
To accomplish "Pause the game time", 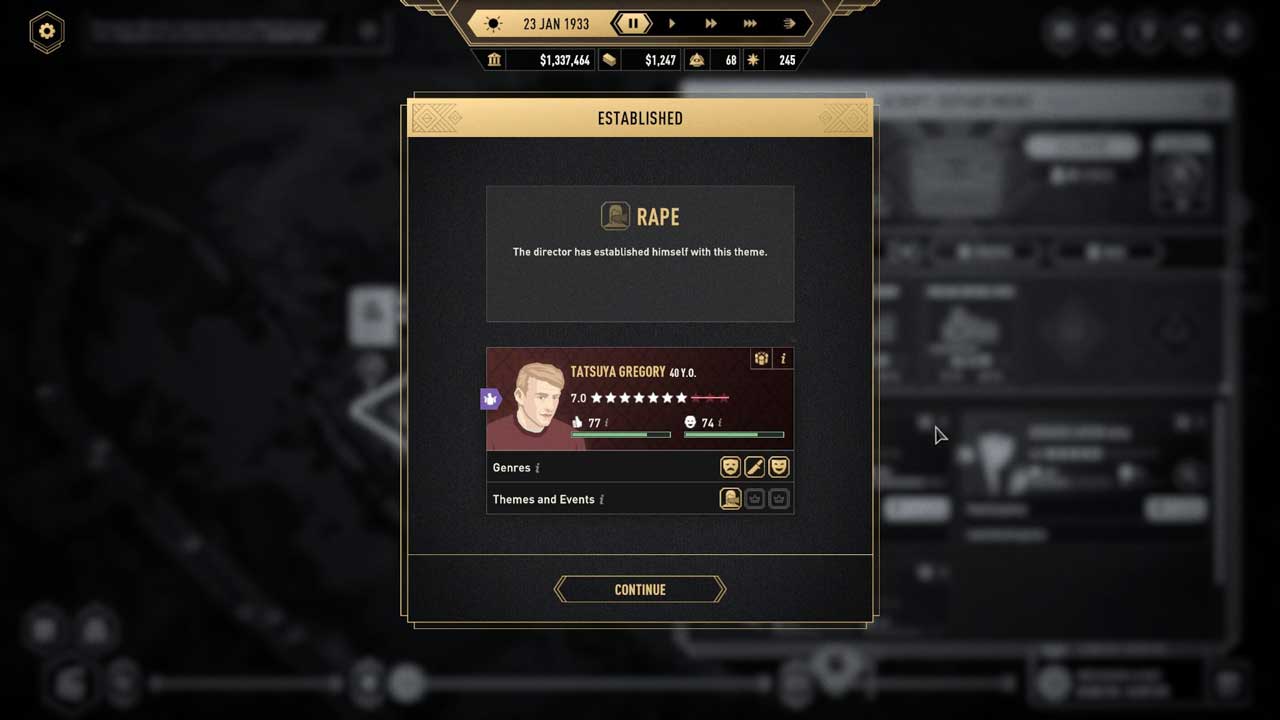I will 633,23.
